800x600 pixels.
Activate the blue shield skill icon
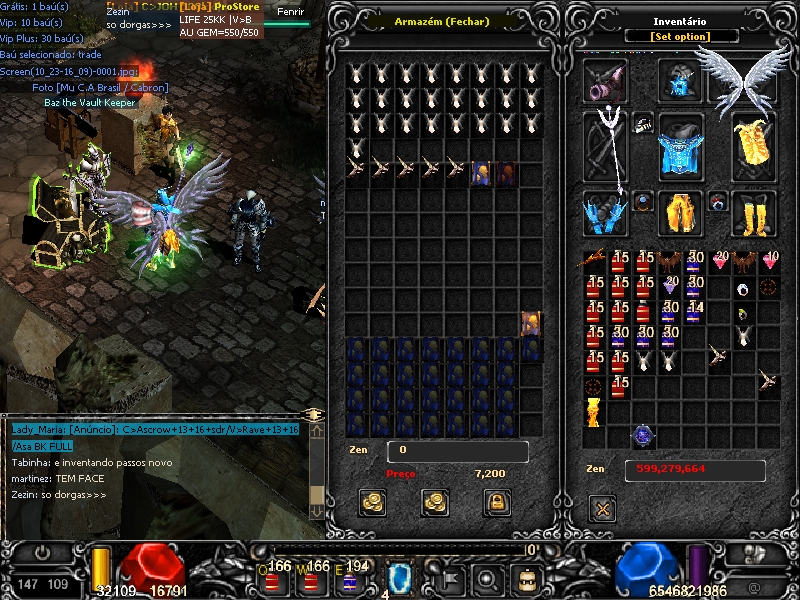tap(399, 576)
